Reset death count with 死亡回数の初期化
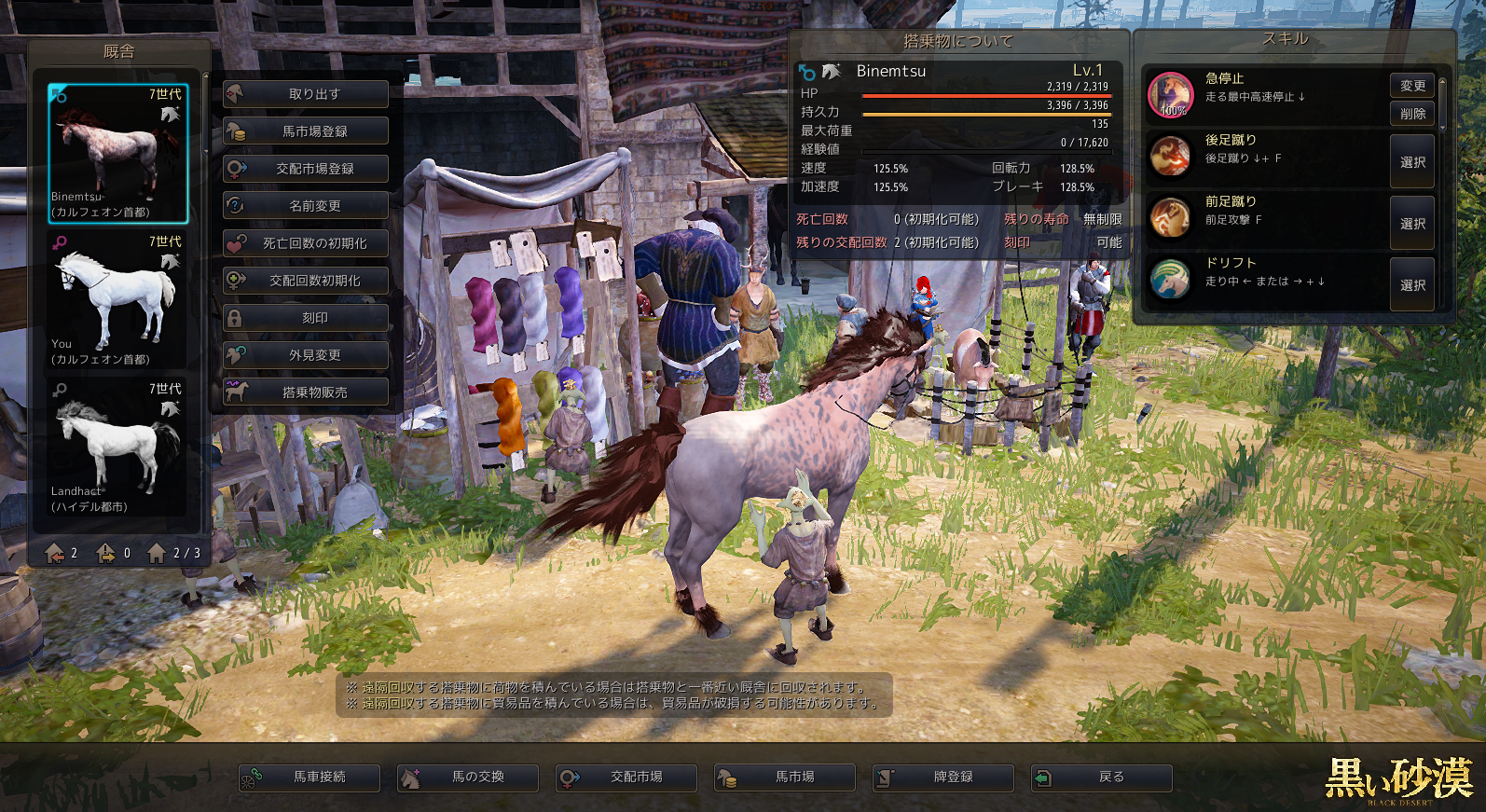The height and width of the screenshot is (812, 1486). click(306, 243)
